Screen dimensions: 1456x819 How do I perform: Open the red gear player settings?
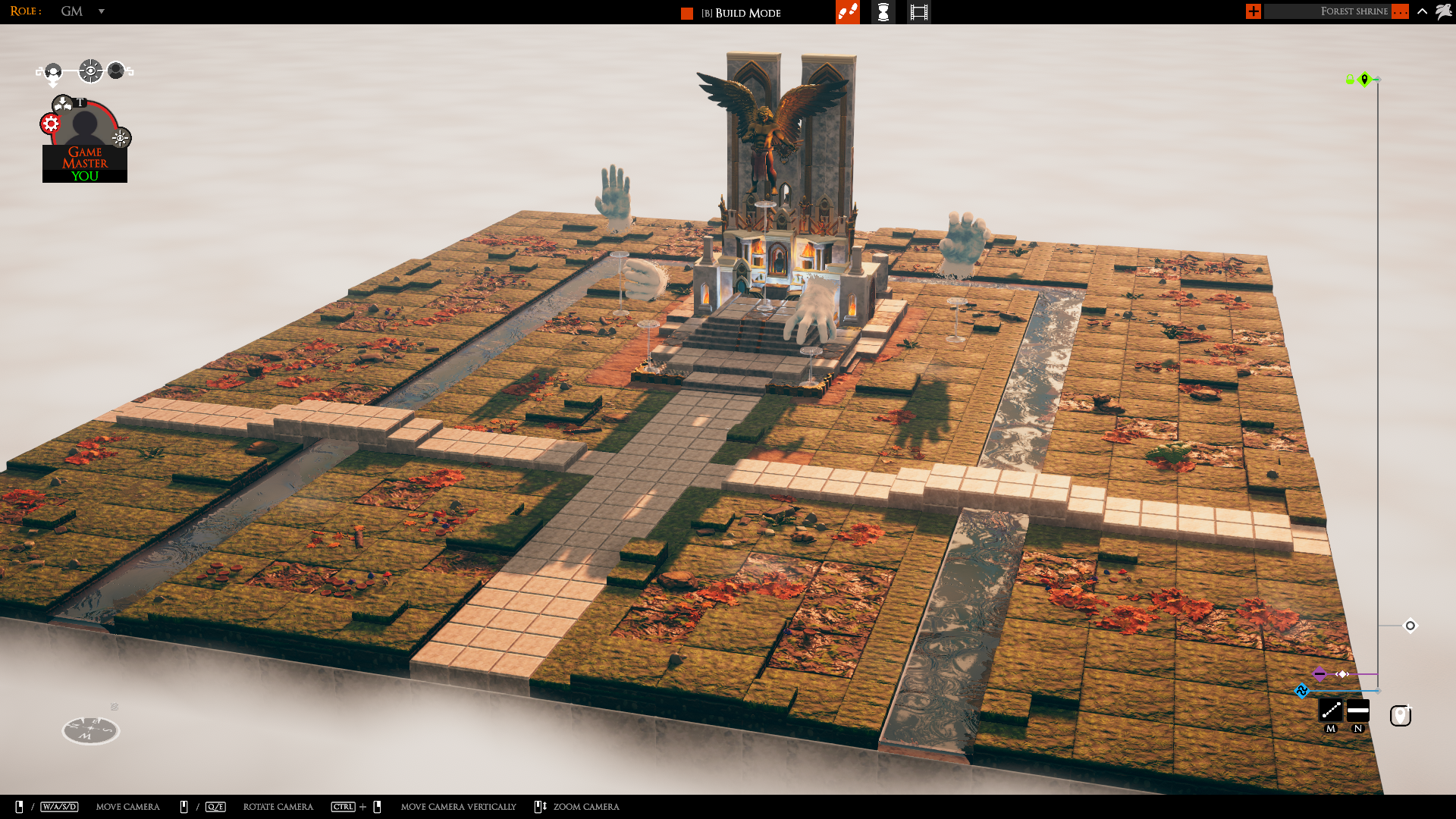51,124
